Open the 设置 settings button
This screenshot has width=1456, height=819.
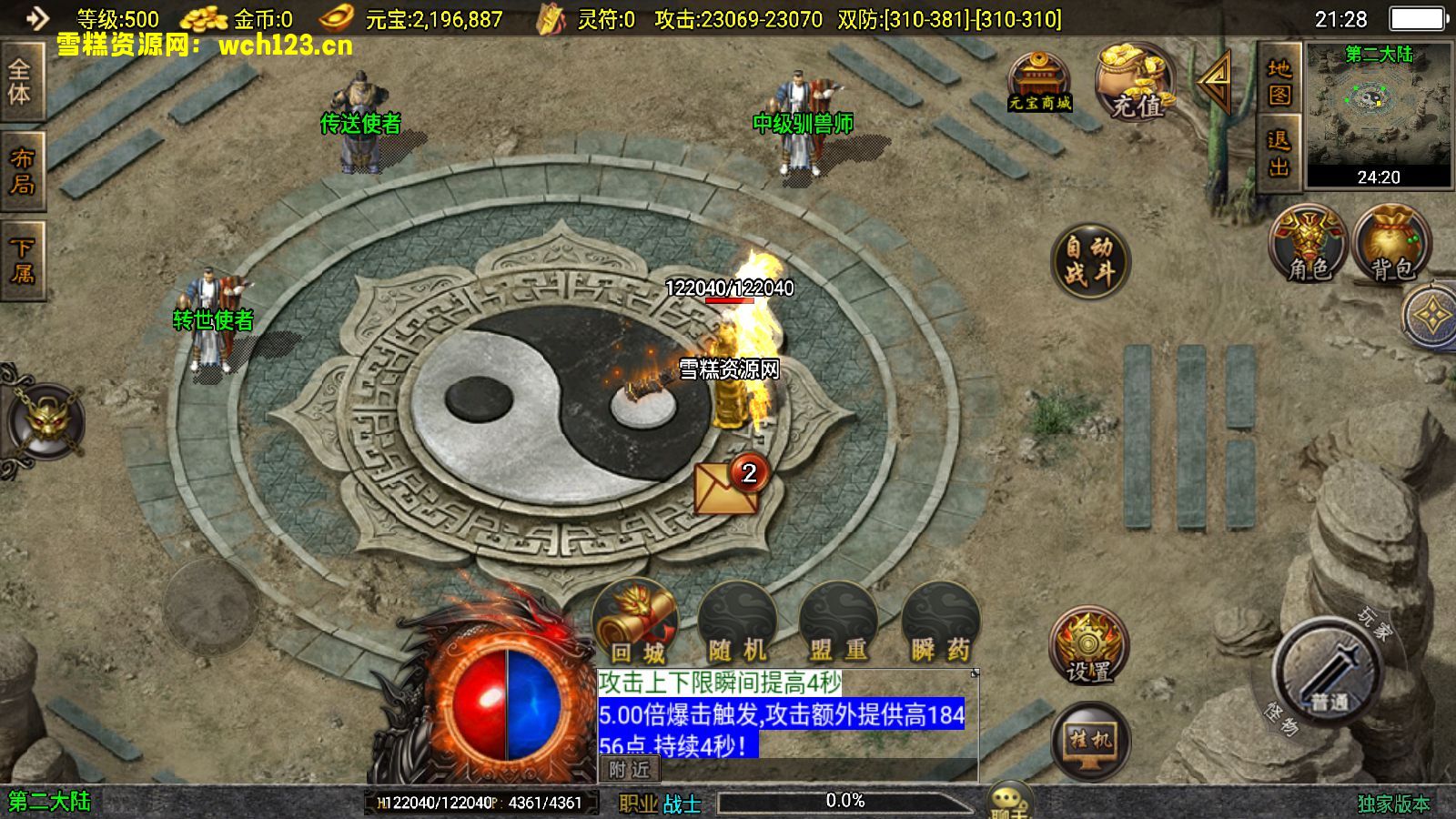(x=1089, y=647)
